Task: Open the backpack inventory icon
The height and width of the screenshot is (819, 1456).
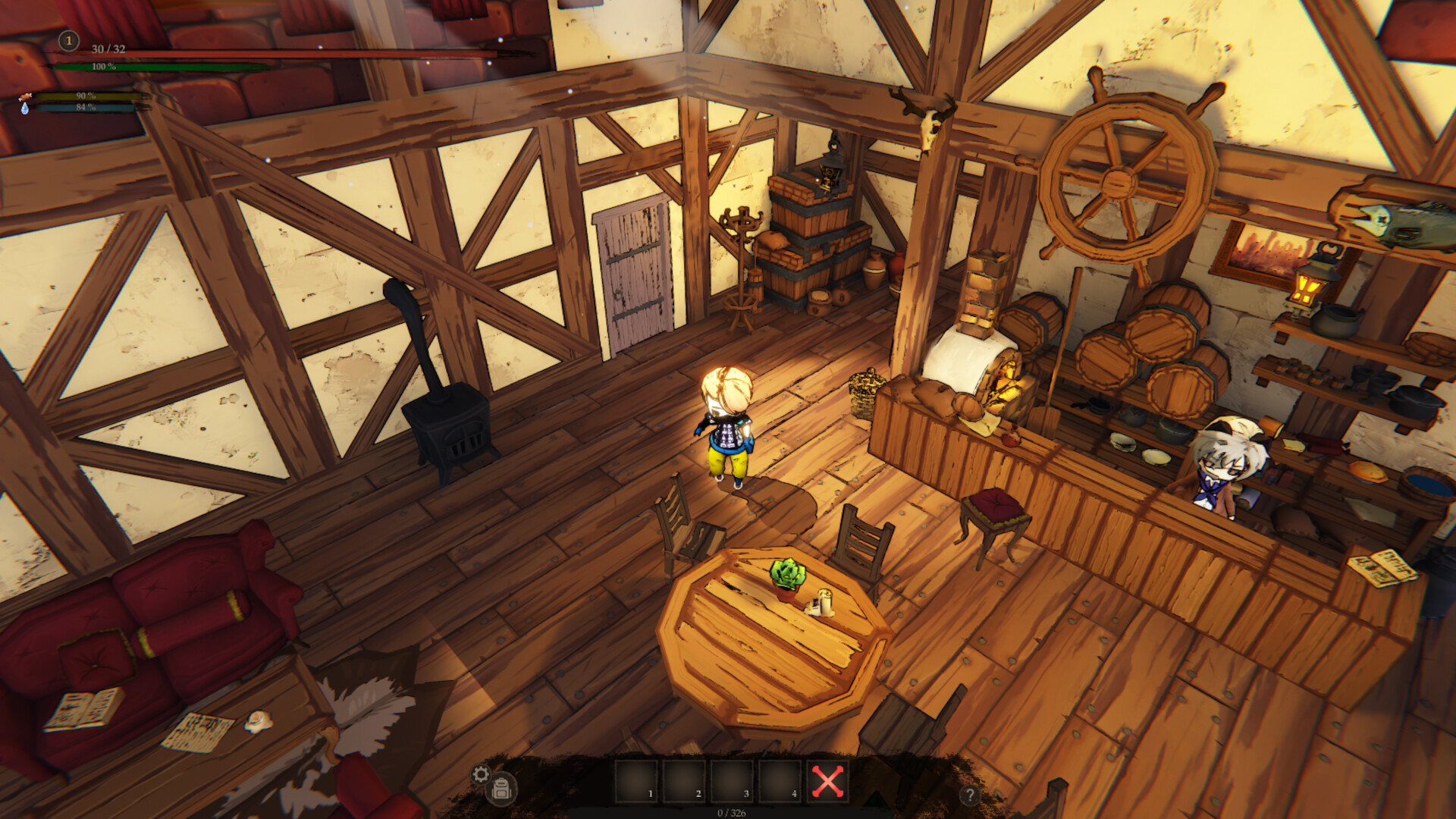Action: (x=502, y=786)
